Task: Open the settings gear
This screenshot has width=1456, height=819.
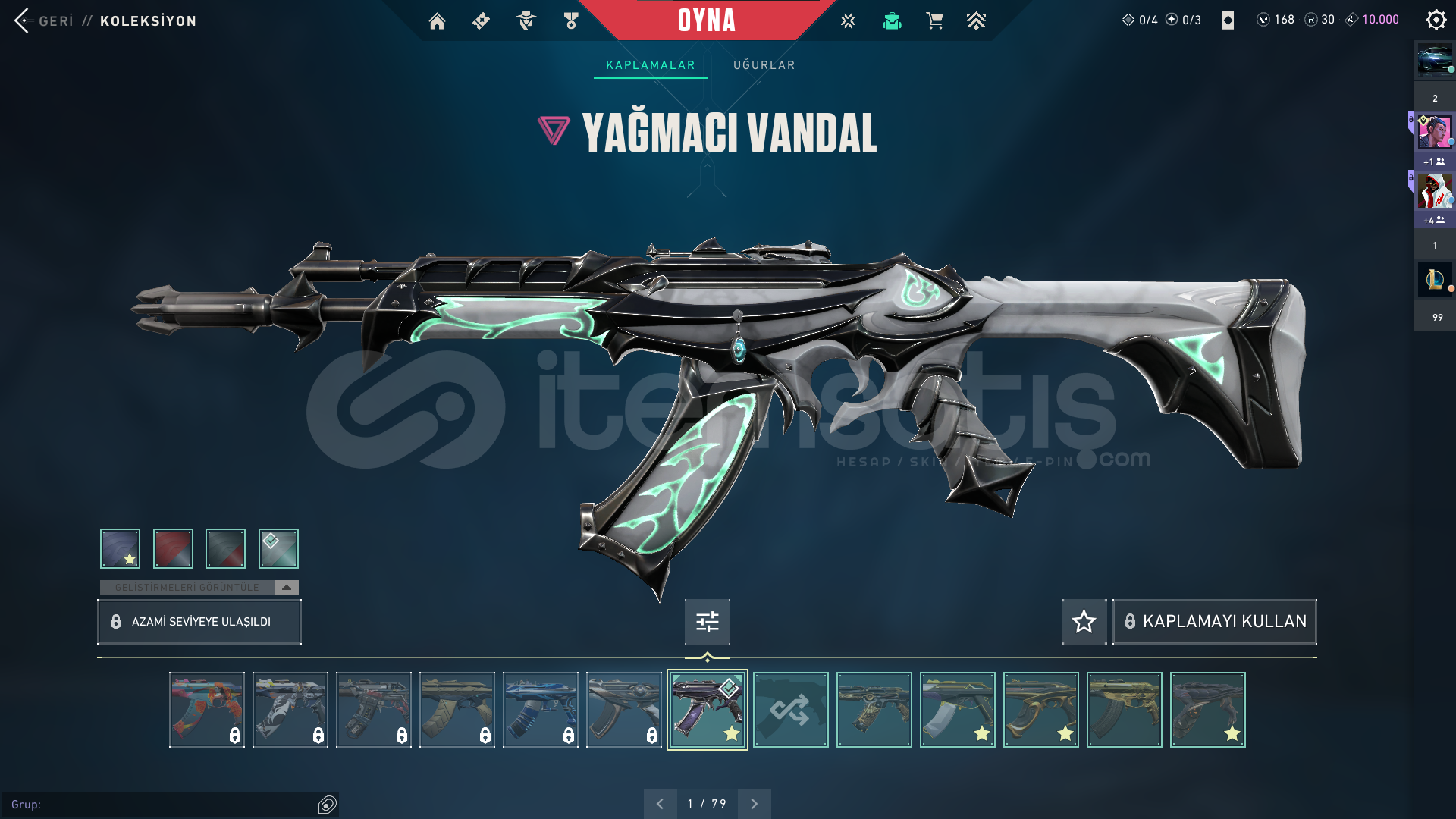Action: pyautogui.click(x=1436, y=20)
